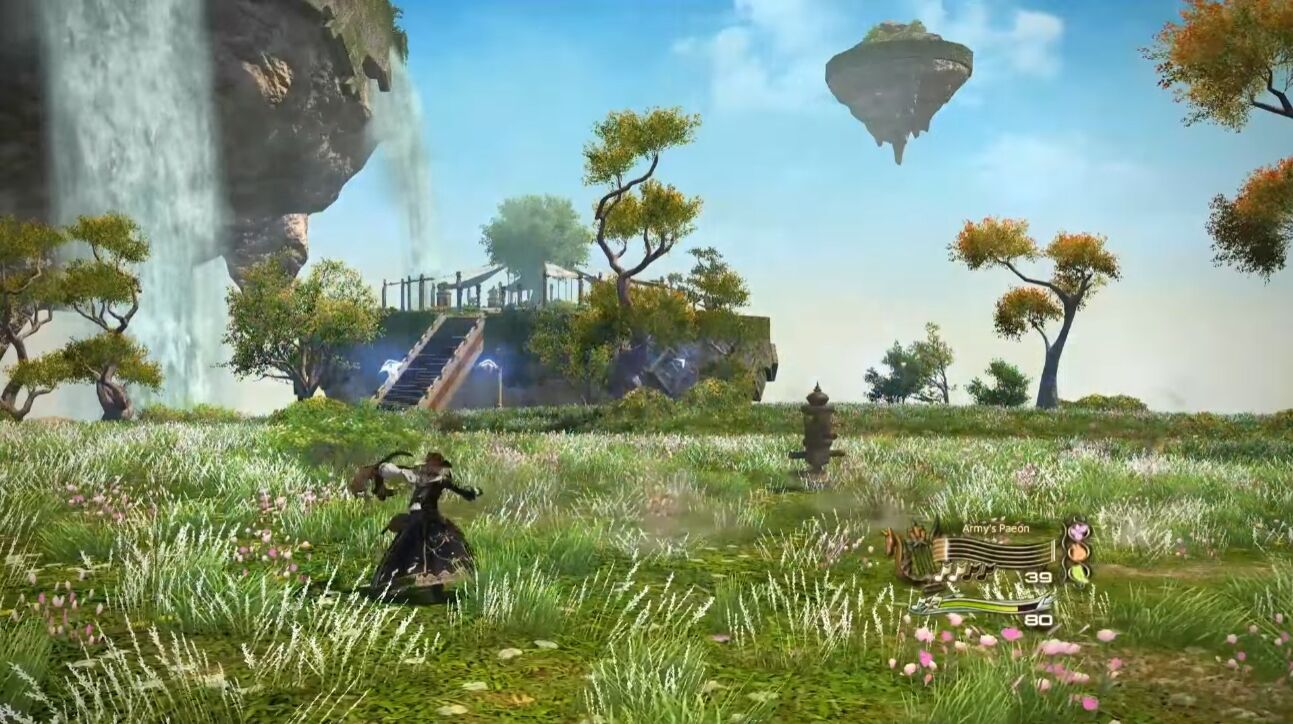Click the song timer showing 39
Screen dimensions: 1293x724
(x=1037, y=577)
